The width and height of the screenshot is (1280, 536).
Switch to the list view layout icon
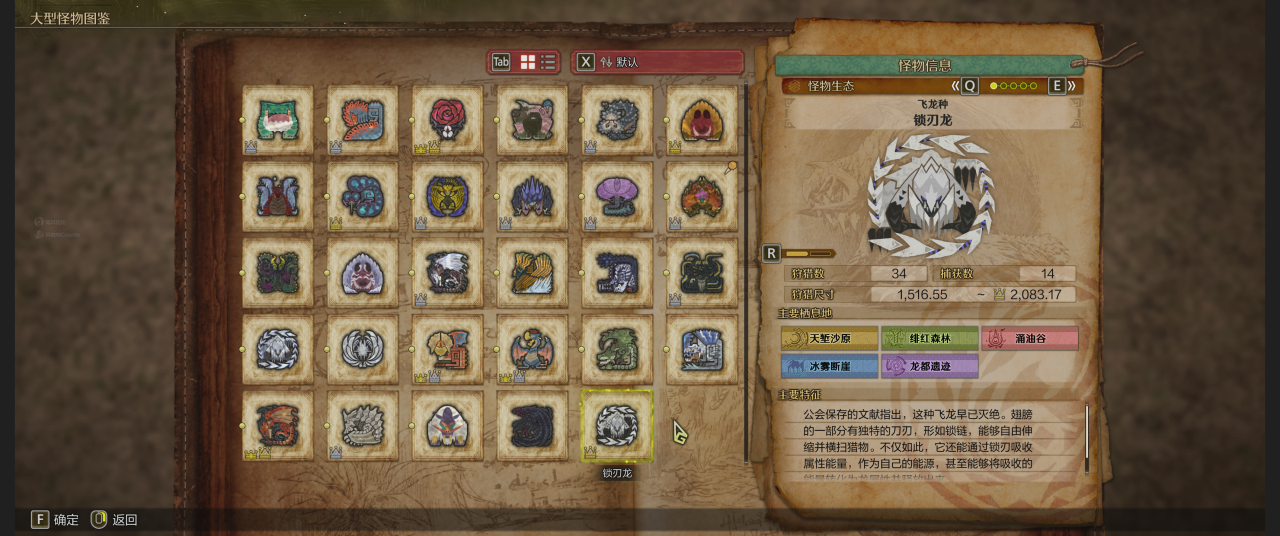pyautogui.click(x=549, y=62)
